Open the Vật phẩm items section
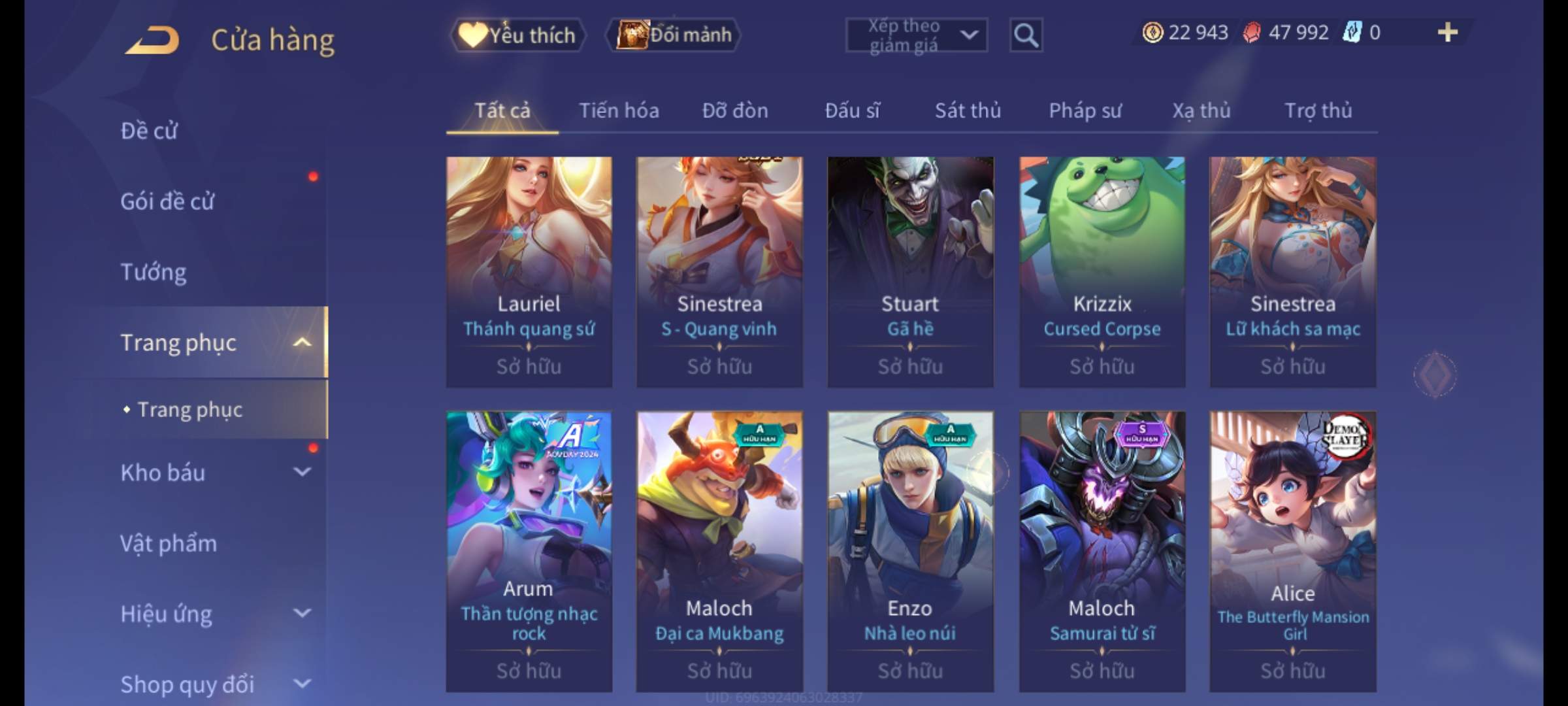The image size is (1568, 706). (x=169, y=543)
